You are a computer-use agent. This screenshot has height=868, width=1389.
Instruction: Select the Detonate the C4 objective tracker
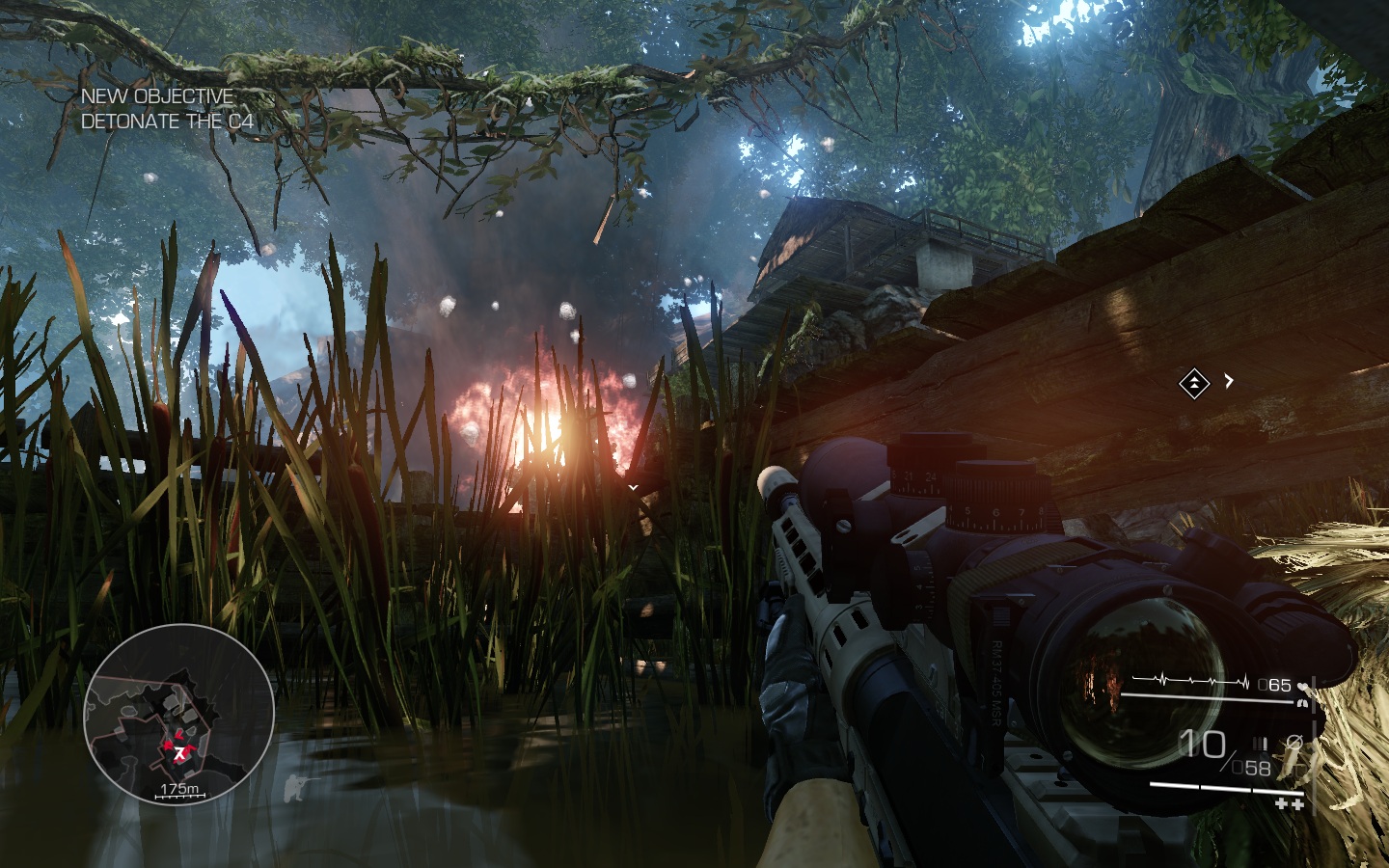click(x=166, y=122)
